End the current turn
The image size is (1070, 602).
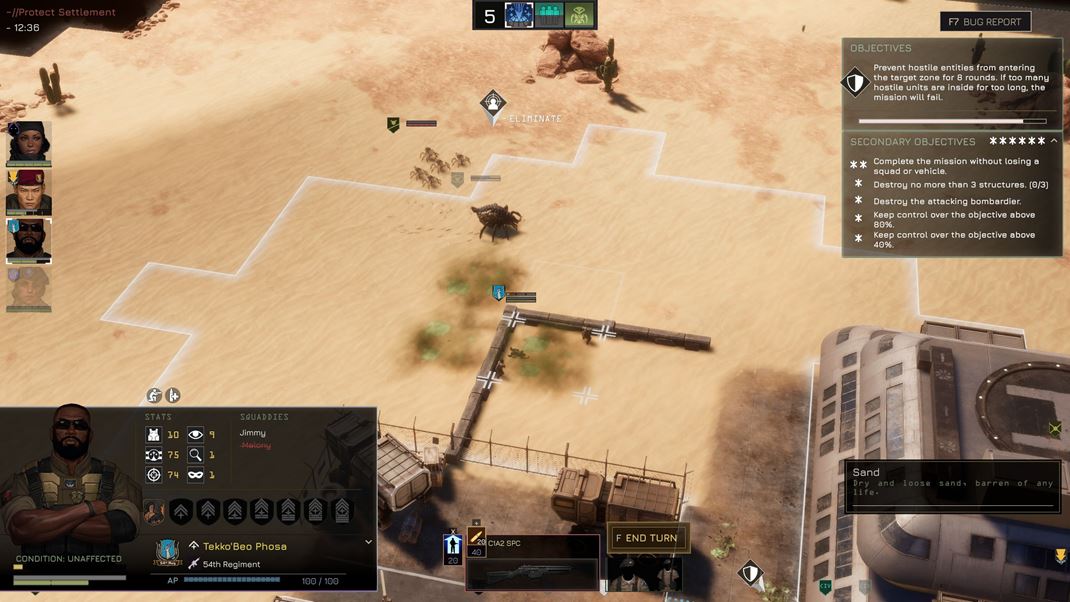pyautogui.click(x=647, y=538)
